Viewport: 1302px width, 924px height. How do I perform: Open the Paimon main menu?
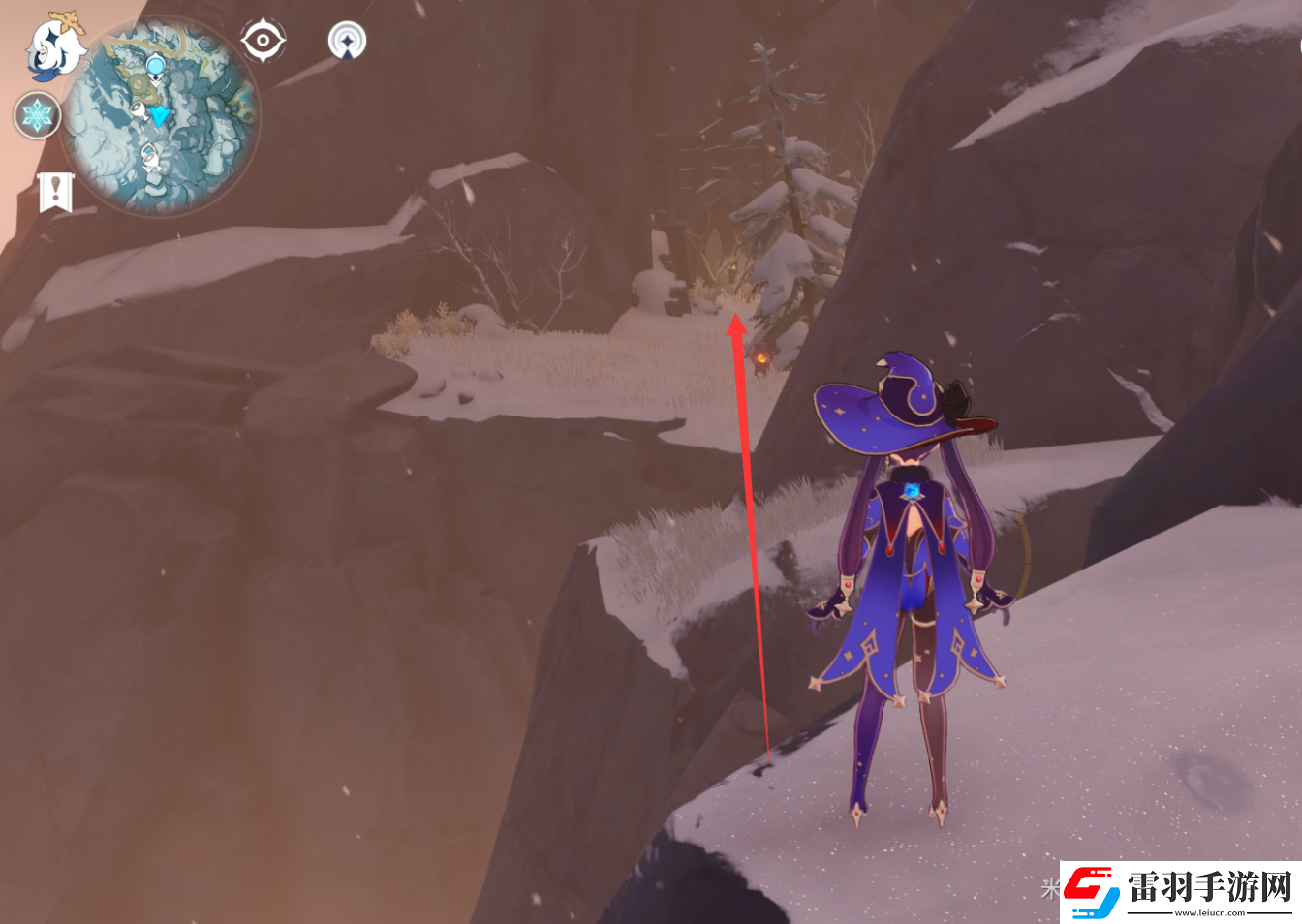[x=56, y=46]
